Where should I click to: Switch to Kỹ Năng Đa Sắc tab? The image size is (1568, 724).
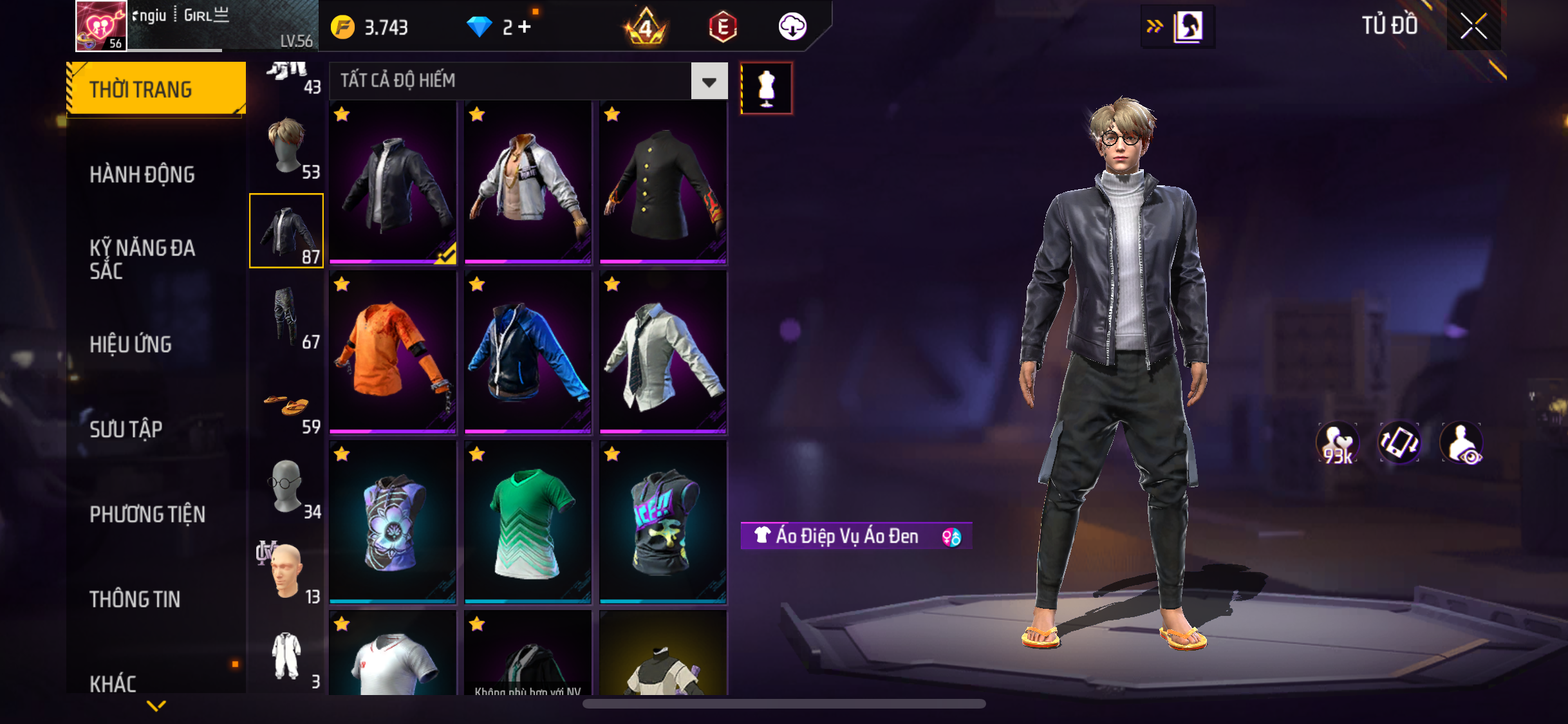point(142,259)
